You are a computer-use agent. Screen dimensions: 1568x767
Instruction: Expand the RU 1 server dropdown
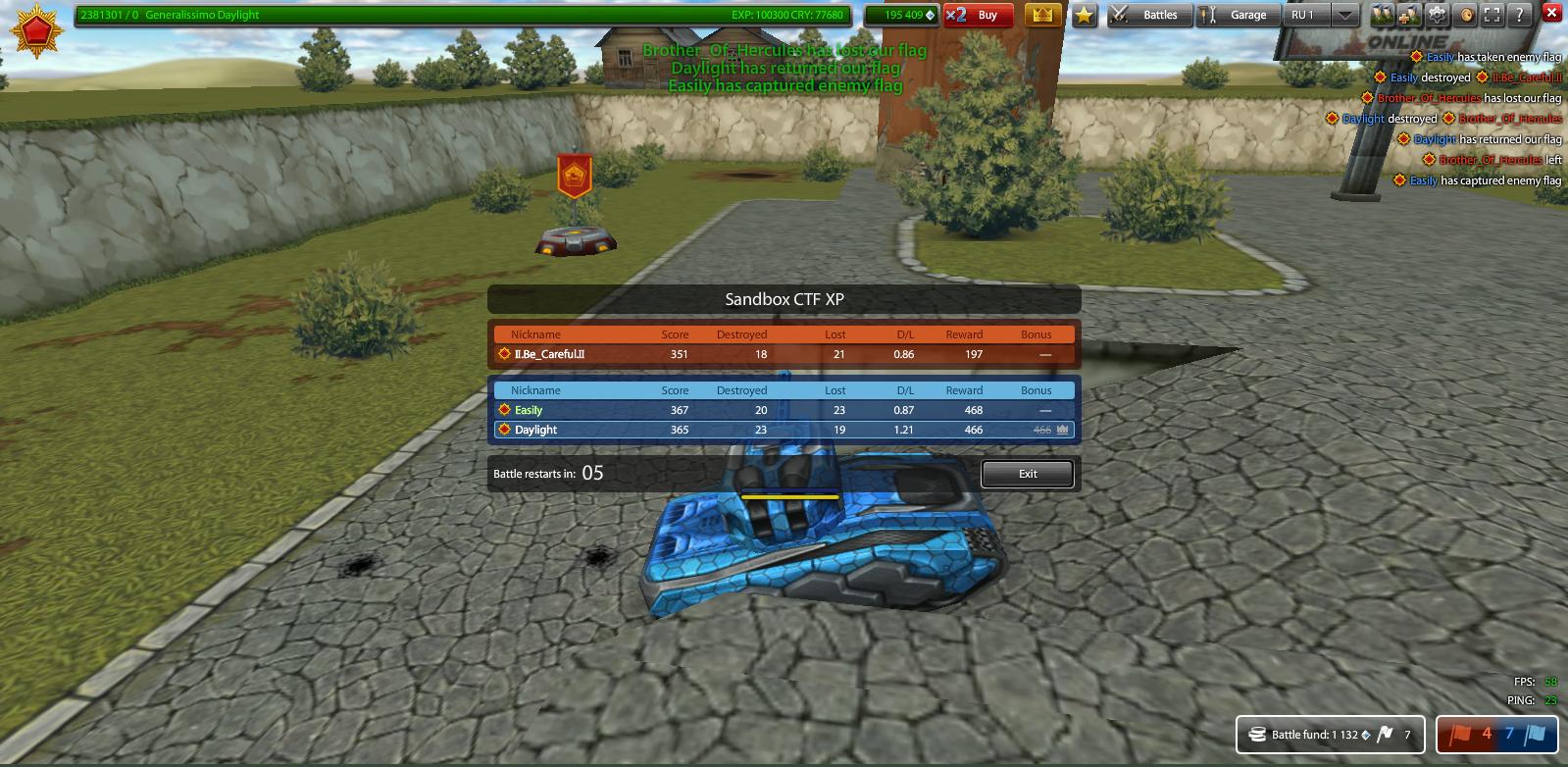point(1345,15)
